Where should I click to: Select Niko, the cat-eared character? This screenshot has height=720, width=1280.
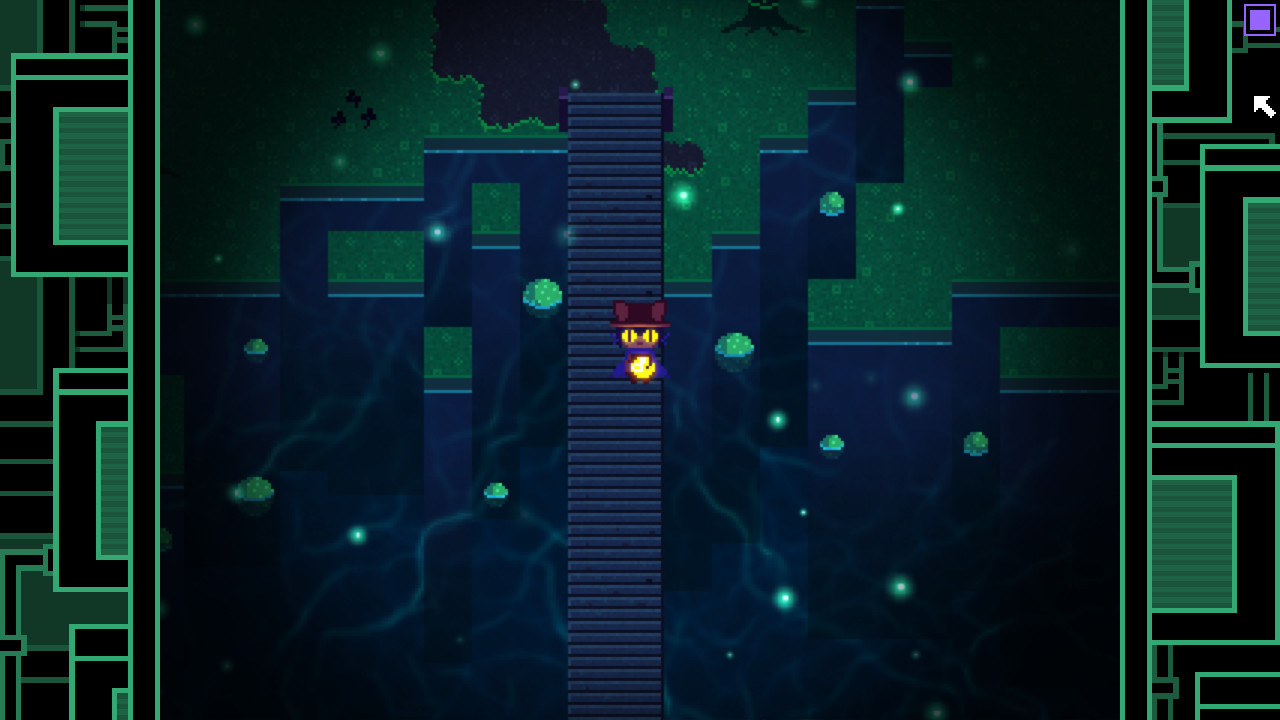tap(640, 335)
